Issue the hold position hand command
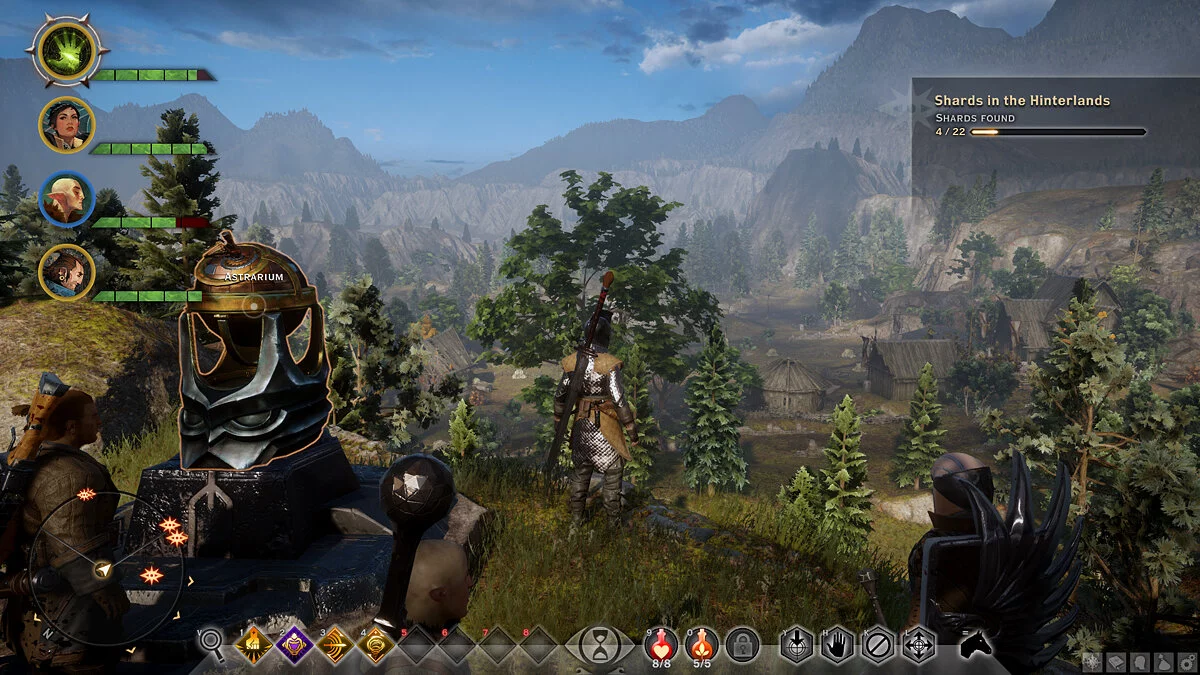1200x675 pixels. [837, 645]
